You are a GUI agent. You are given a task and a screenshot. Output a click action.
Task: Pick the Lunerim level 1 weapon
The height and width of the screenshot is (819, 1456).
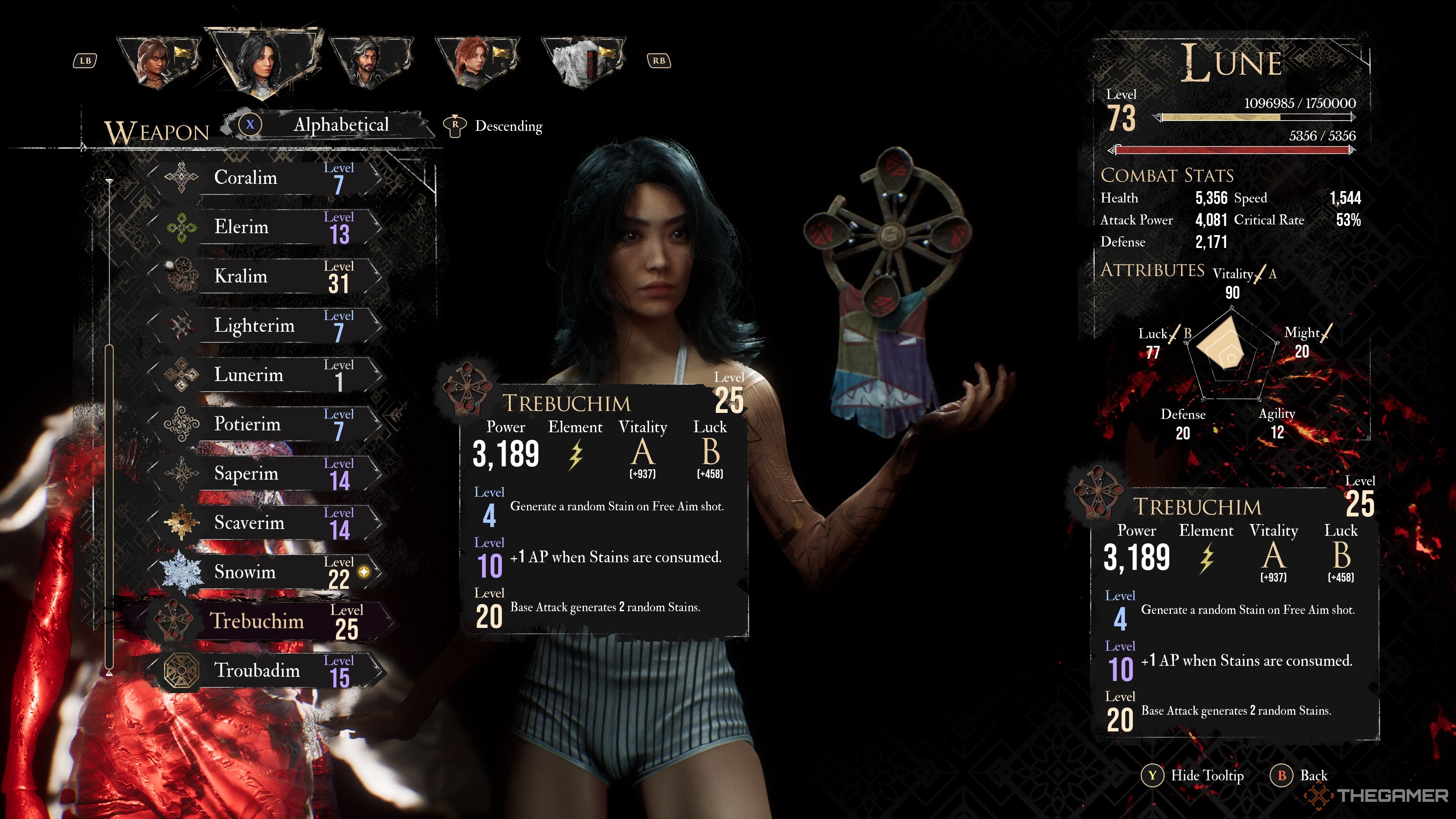[x=266, y=375]
